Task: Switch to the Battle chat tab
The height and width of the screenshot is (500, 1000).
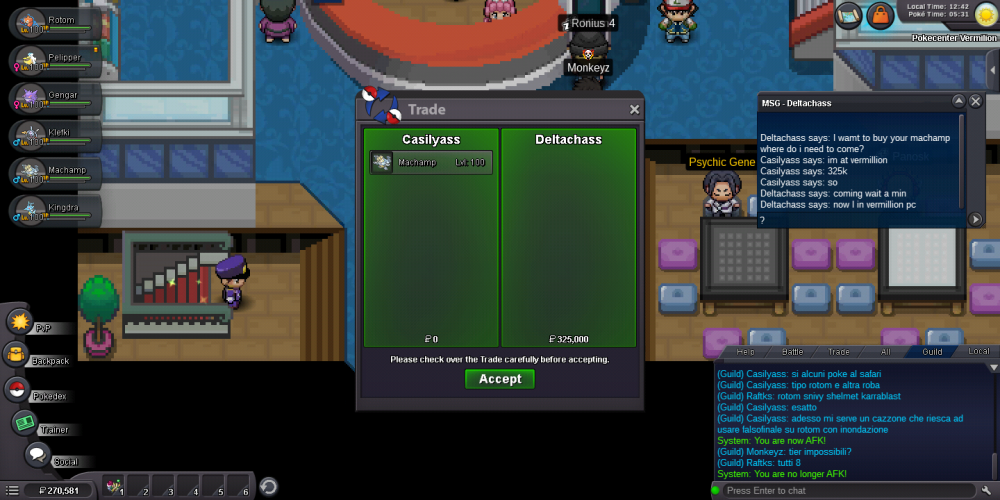Action: (x=792, y=352)
